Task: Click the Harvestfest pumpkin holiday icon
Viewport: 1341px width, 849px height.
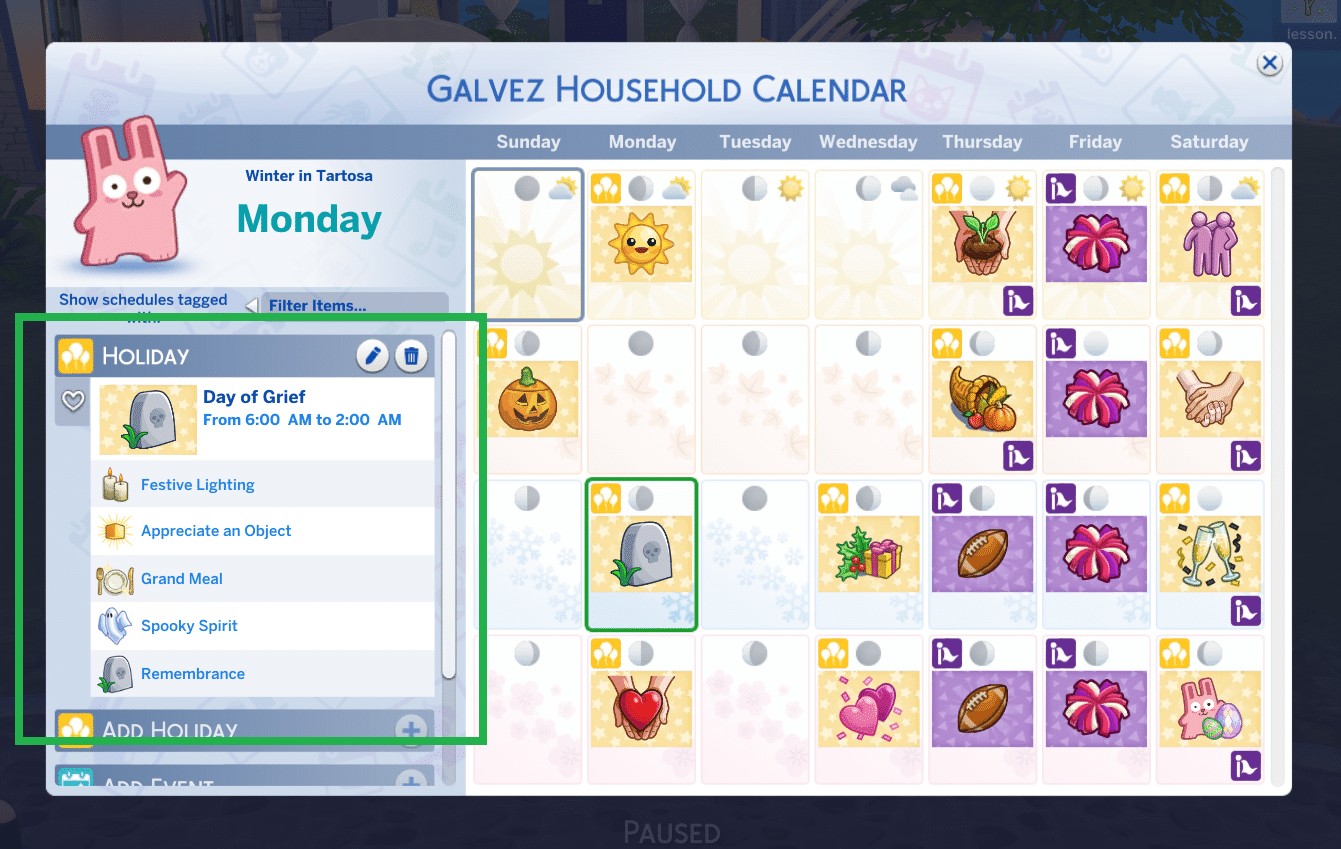Action: click(527, 400)
